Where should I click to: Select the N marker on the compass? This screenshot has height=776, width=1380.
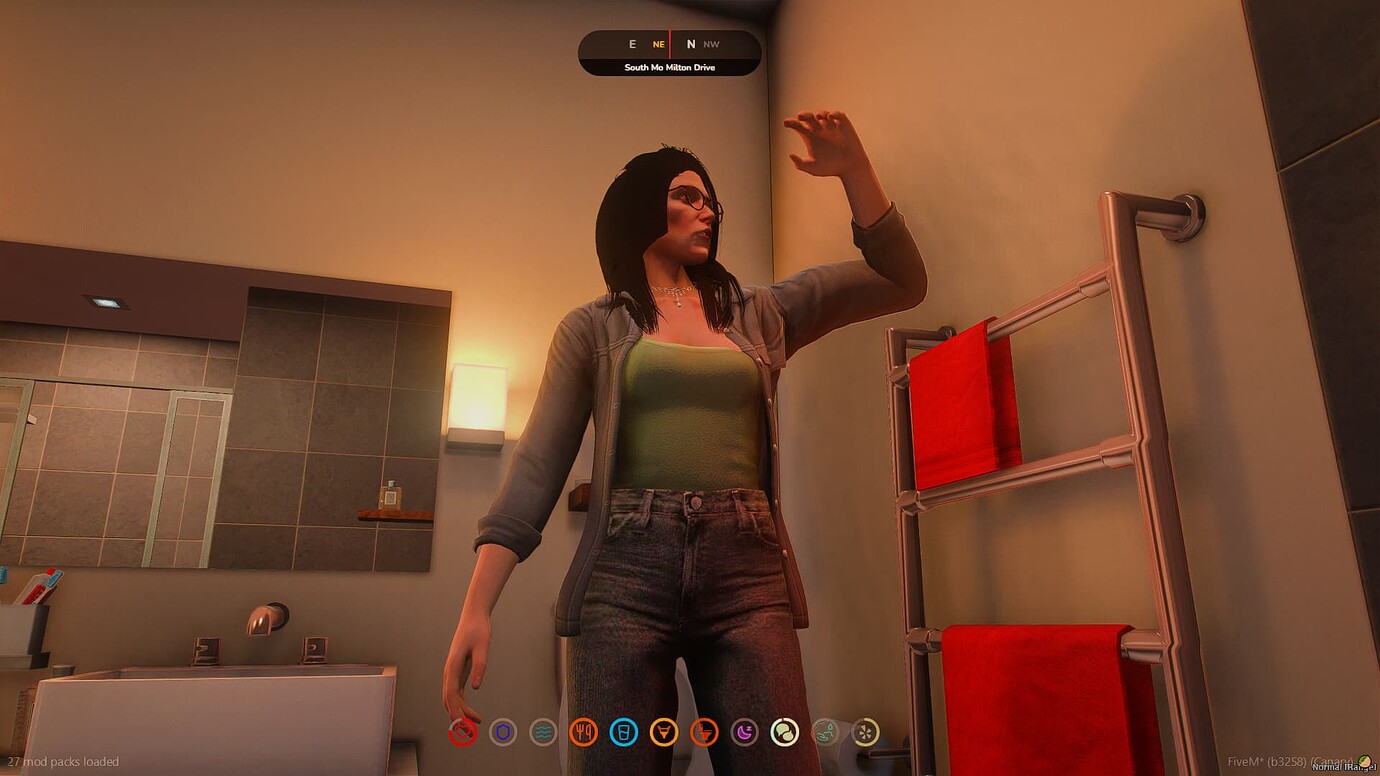tap(690, 44)
